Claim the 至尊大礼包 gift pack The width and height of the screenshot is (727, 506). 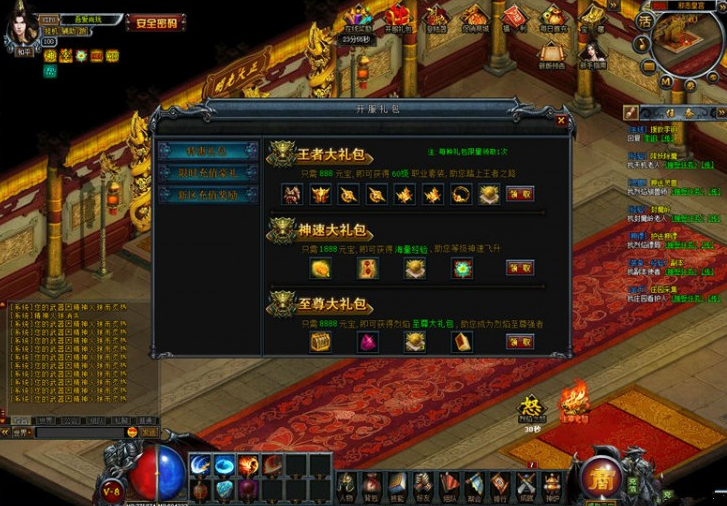pyautogui.click(x=520, y=342)
